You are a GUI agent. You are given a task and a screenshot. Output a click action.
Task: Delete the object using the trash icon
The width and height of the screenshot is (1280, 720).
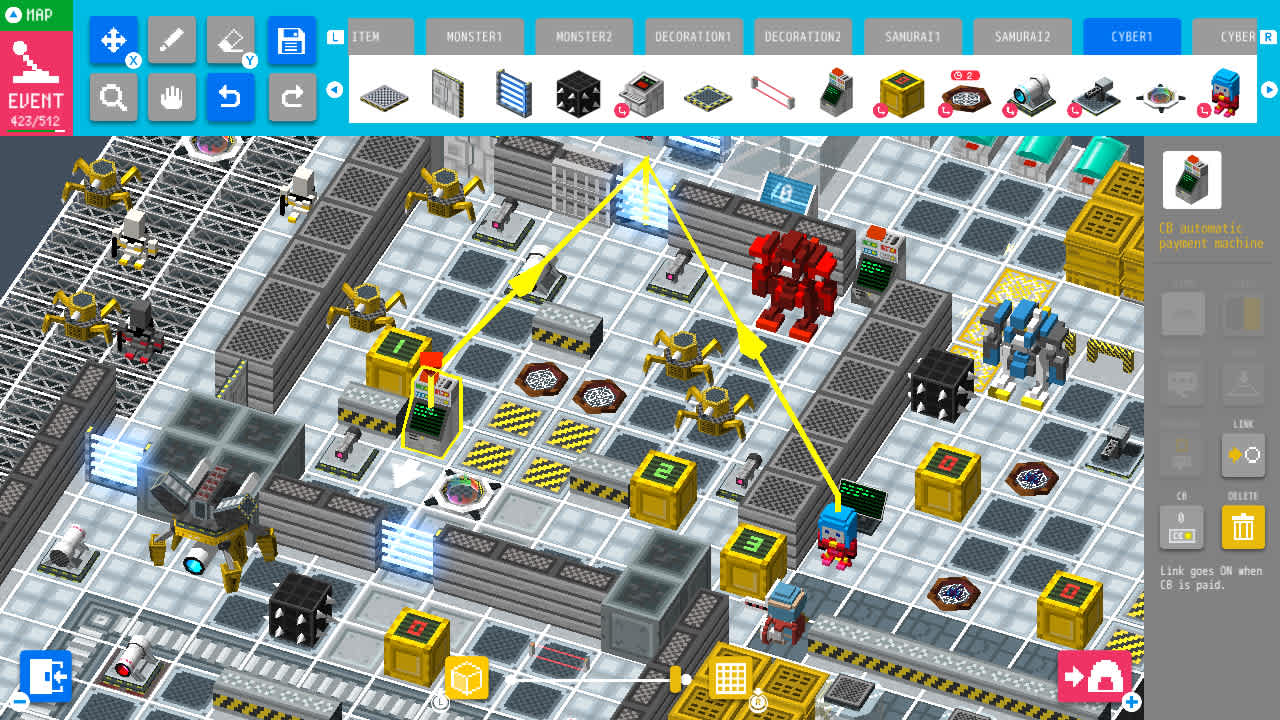point(1243,527)
